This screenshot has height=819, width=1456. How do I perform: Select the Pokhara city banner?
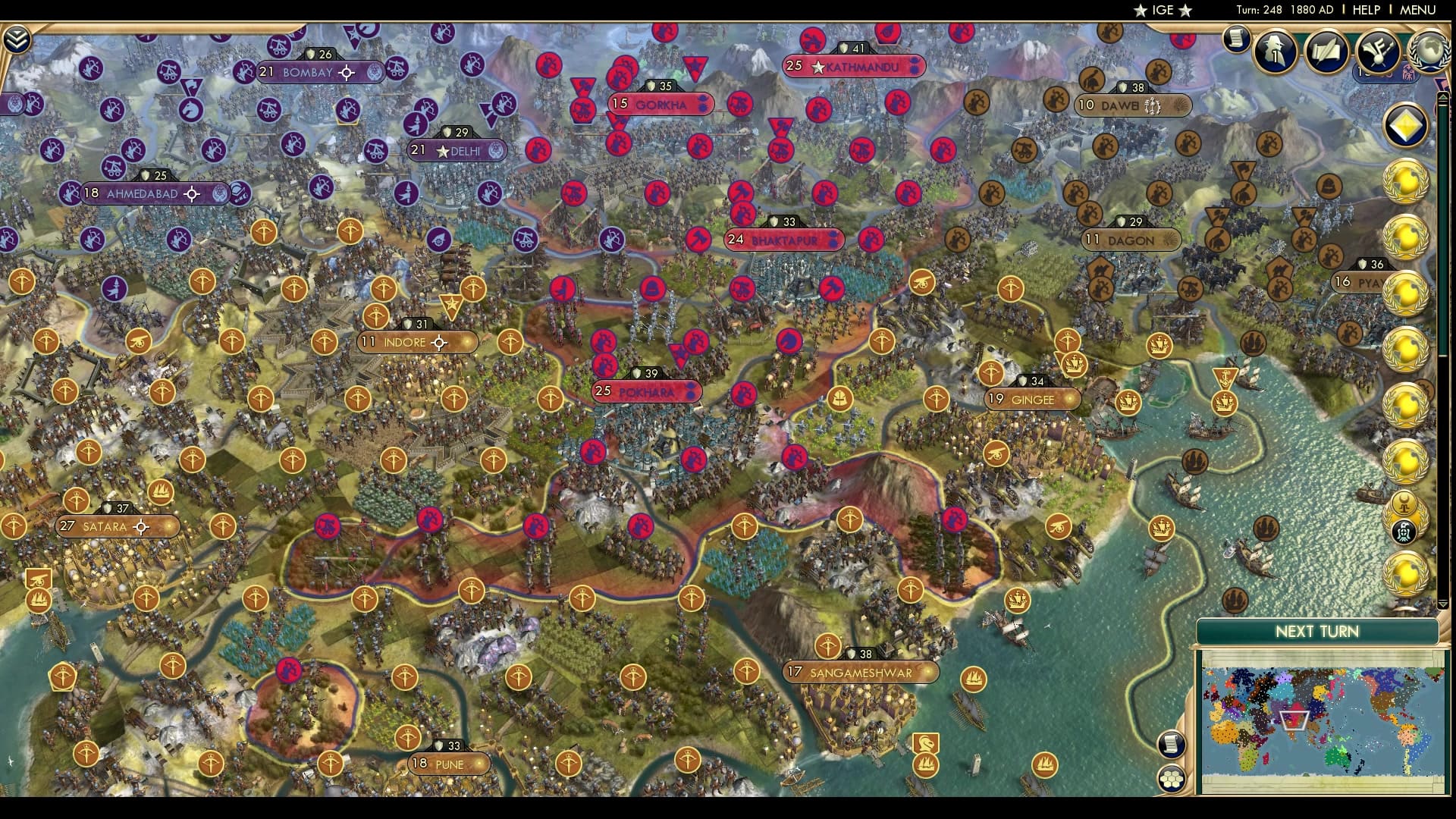tap(645, 392)
